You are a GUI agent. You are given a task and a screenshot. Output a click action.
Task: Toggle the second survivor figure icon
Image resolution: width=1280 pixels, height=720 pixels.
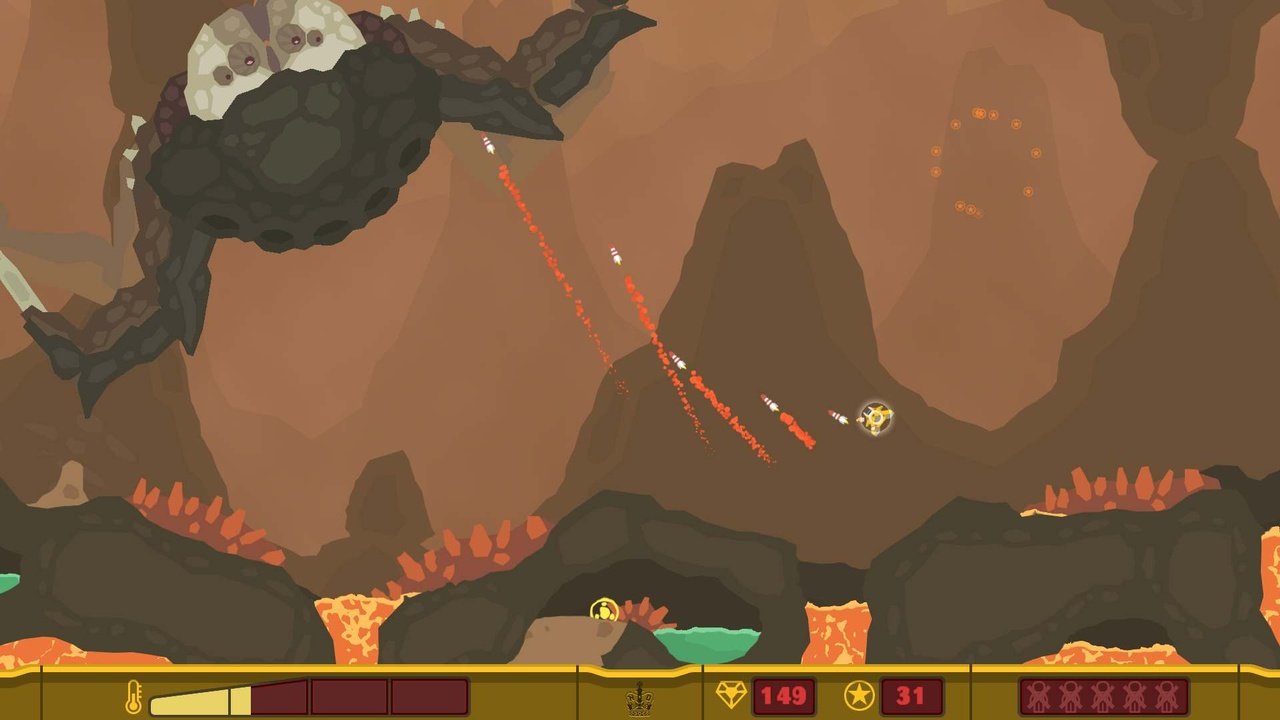pos(1070,696)
